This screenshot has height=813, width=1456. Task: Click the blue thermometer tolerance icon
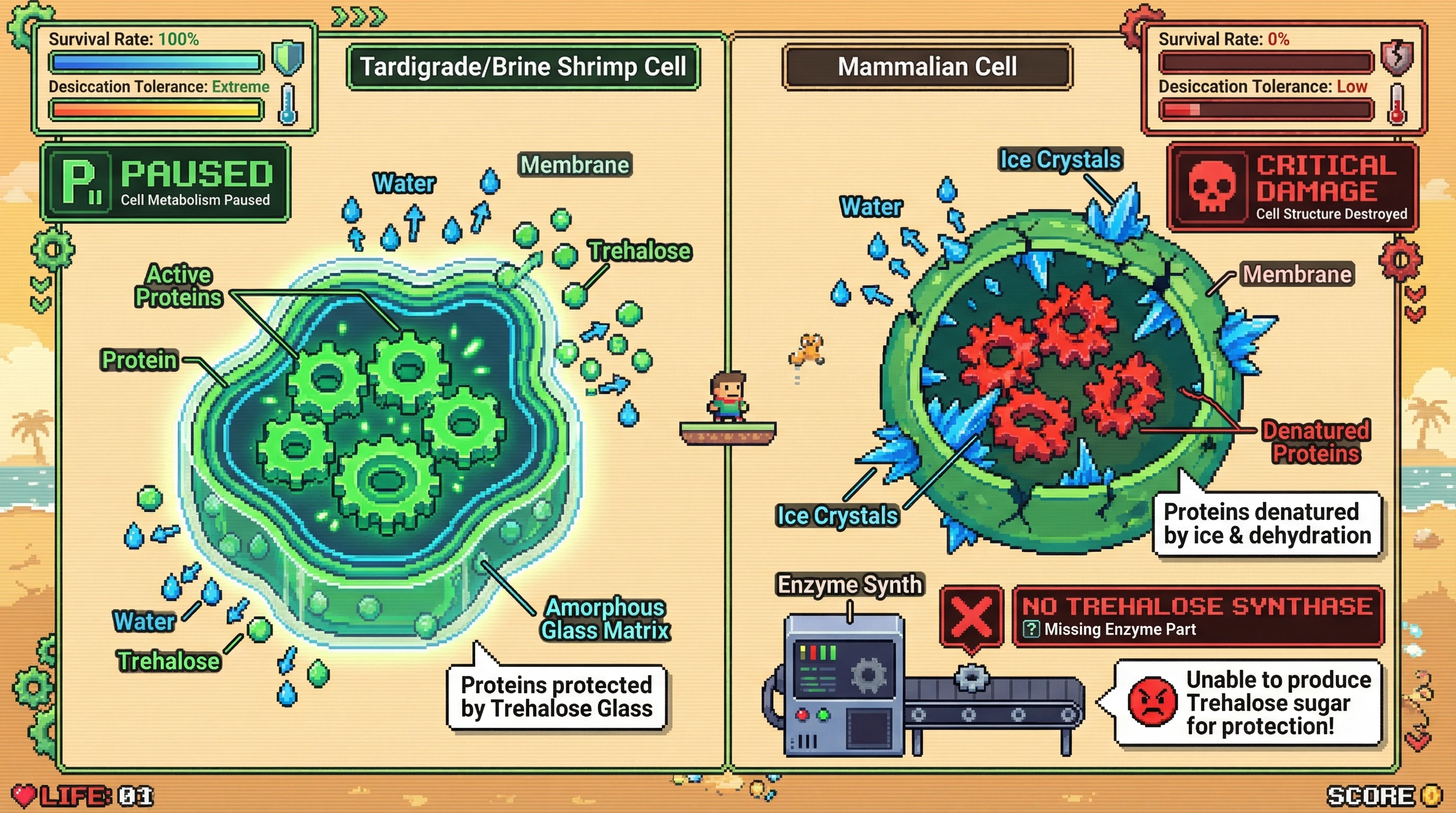point(287,104)
